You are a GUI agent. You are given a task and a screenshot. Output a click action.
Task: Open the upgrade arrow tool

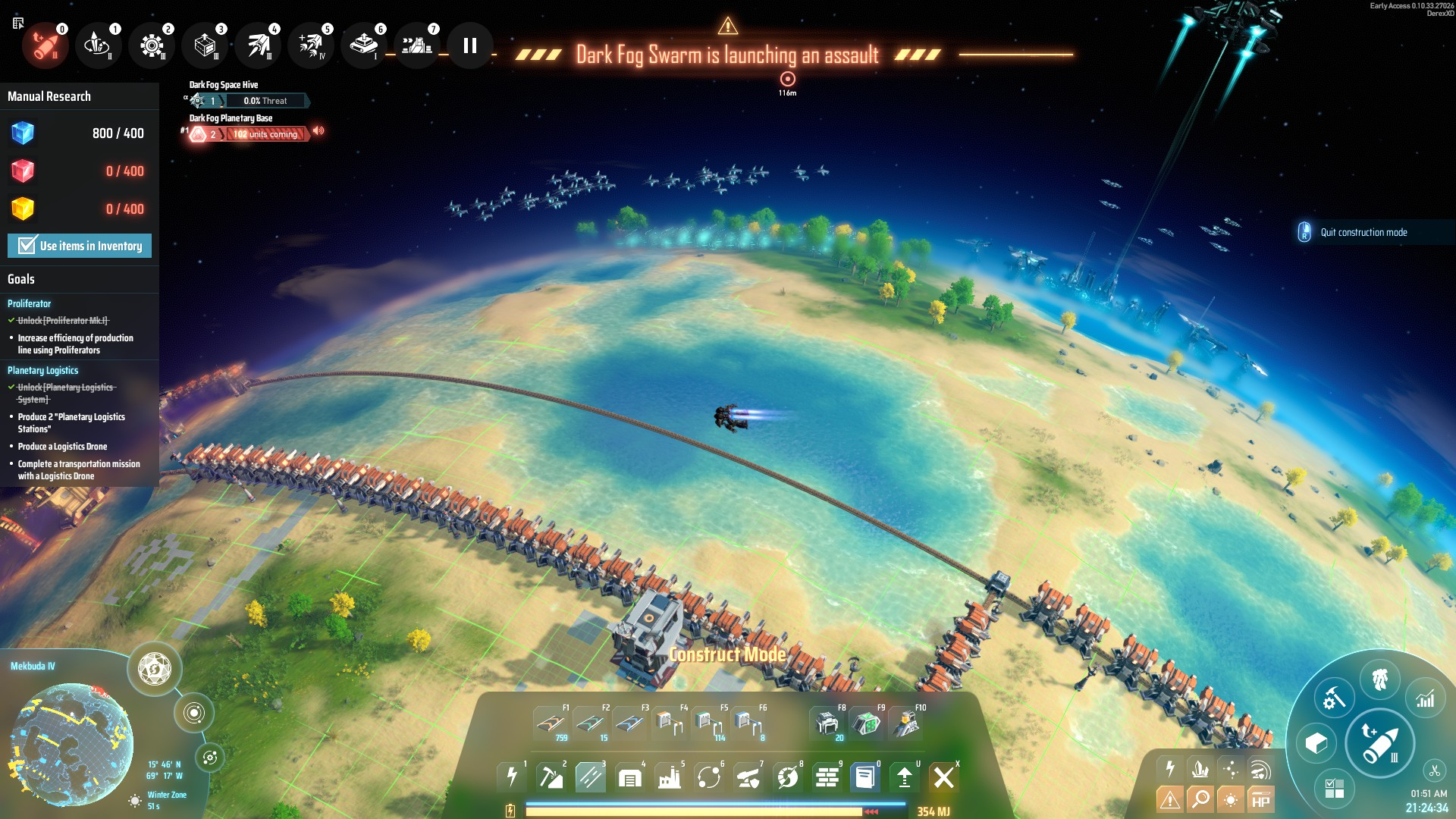tap(904, 777)
